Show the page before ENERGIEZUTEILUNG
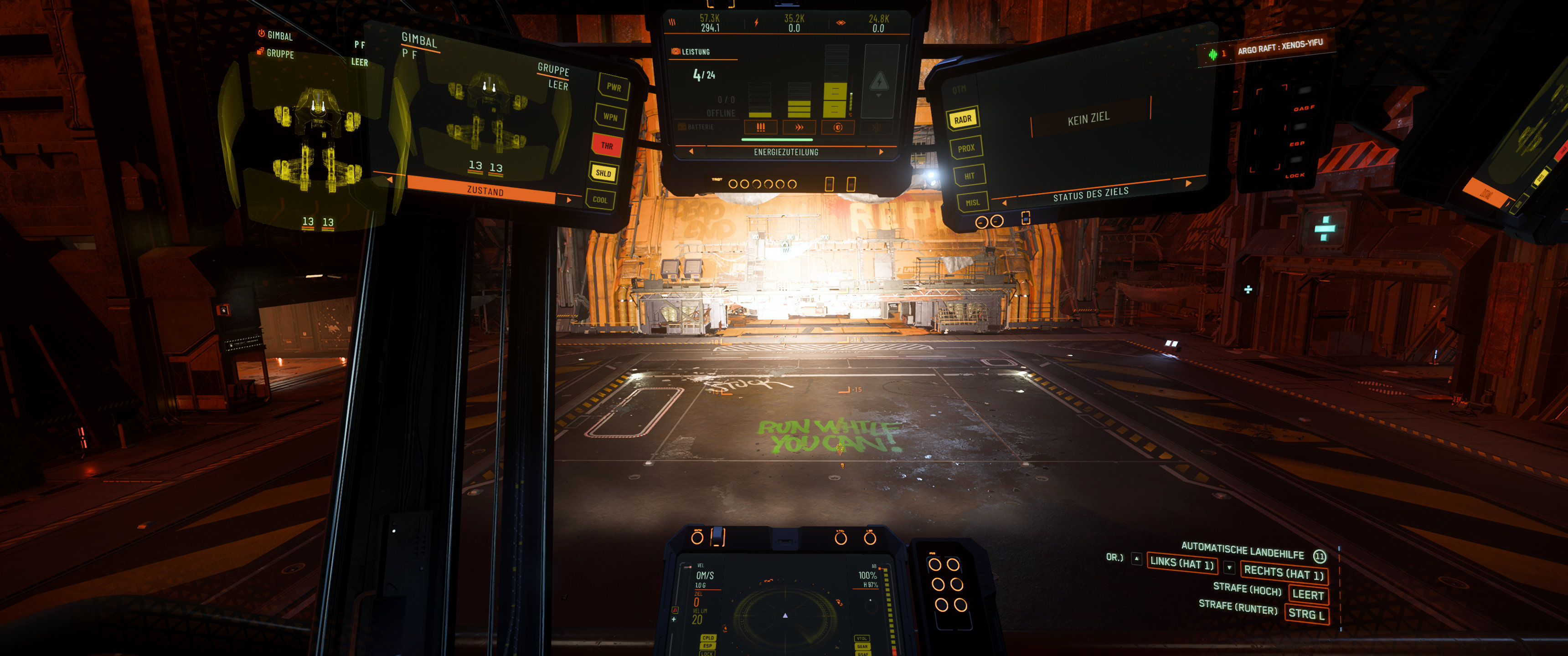This screenshot has height=656, width=1568. coord(691,152)
